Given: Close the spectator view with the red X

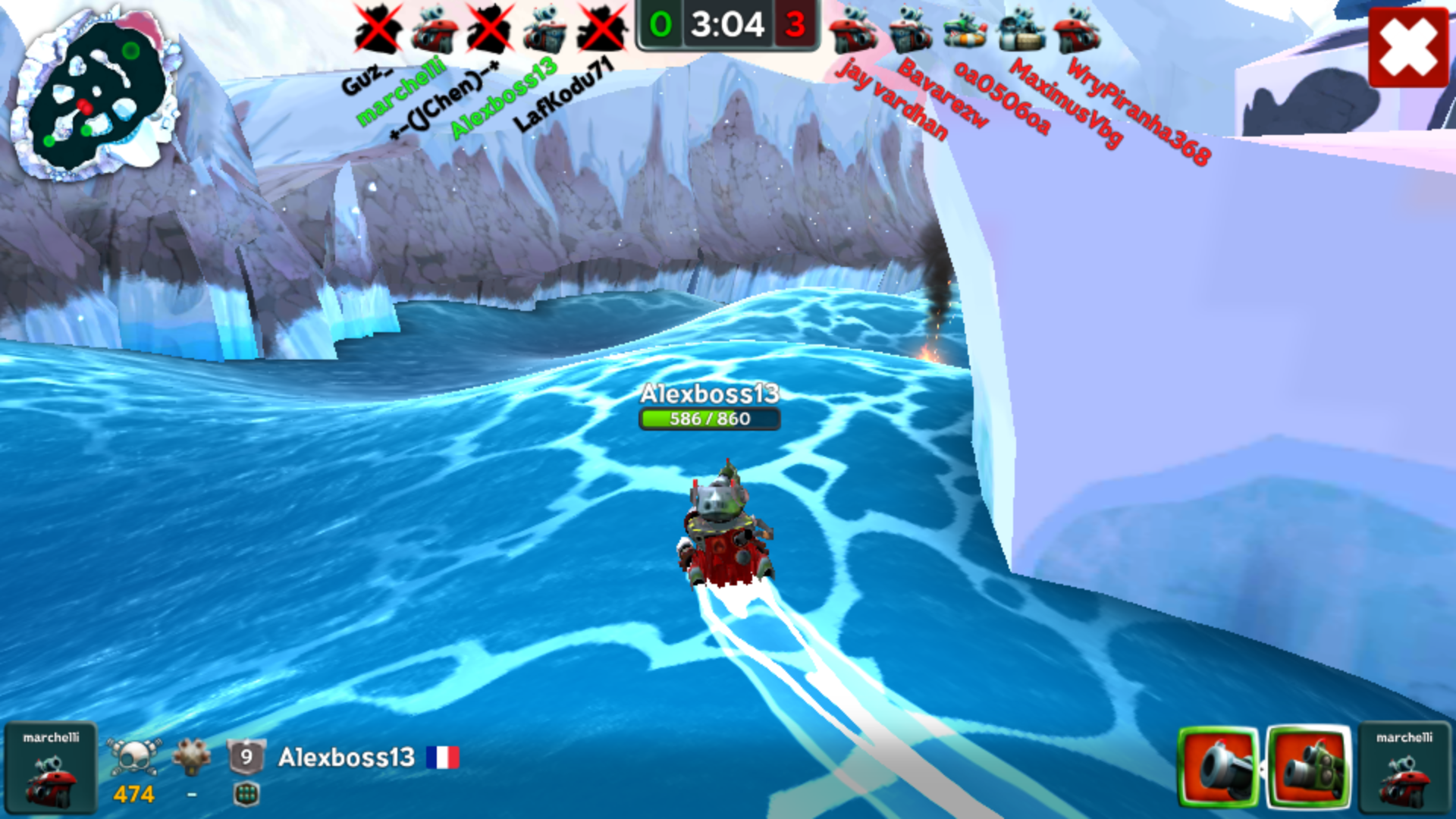Looking at the screenshot, I should (x=1408, y=47).
